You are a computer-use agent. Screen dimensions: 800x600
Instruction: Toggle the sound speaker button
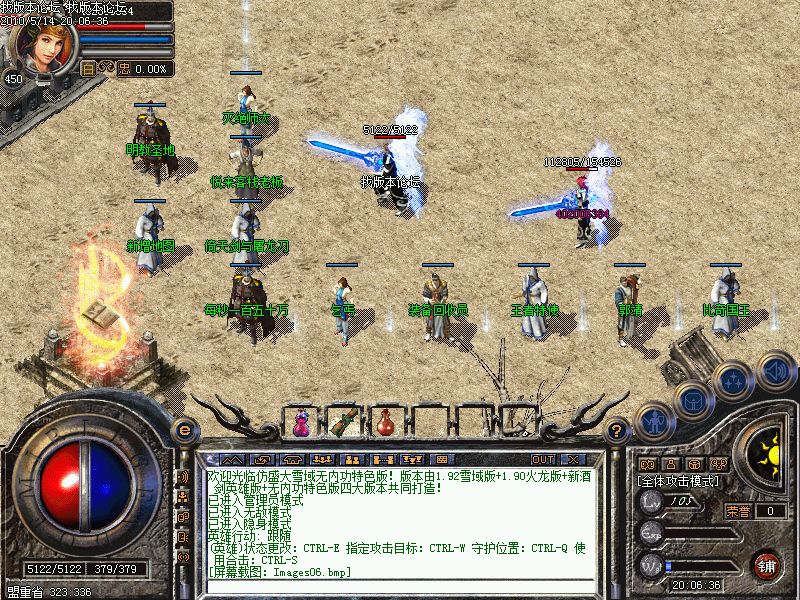tap(773, 369)
